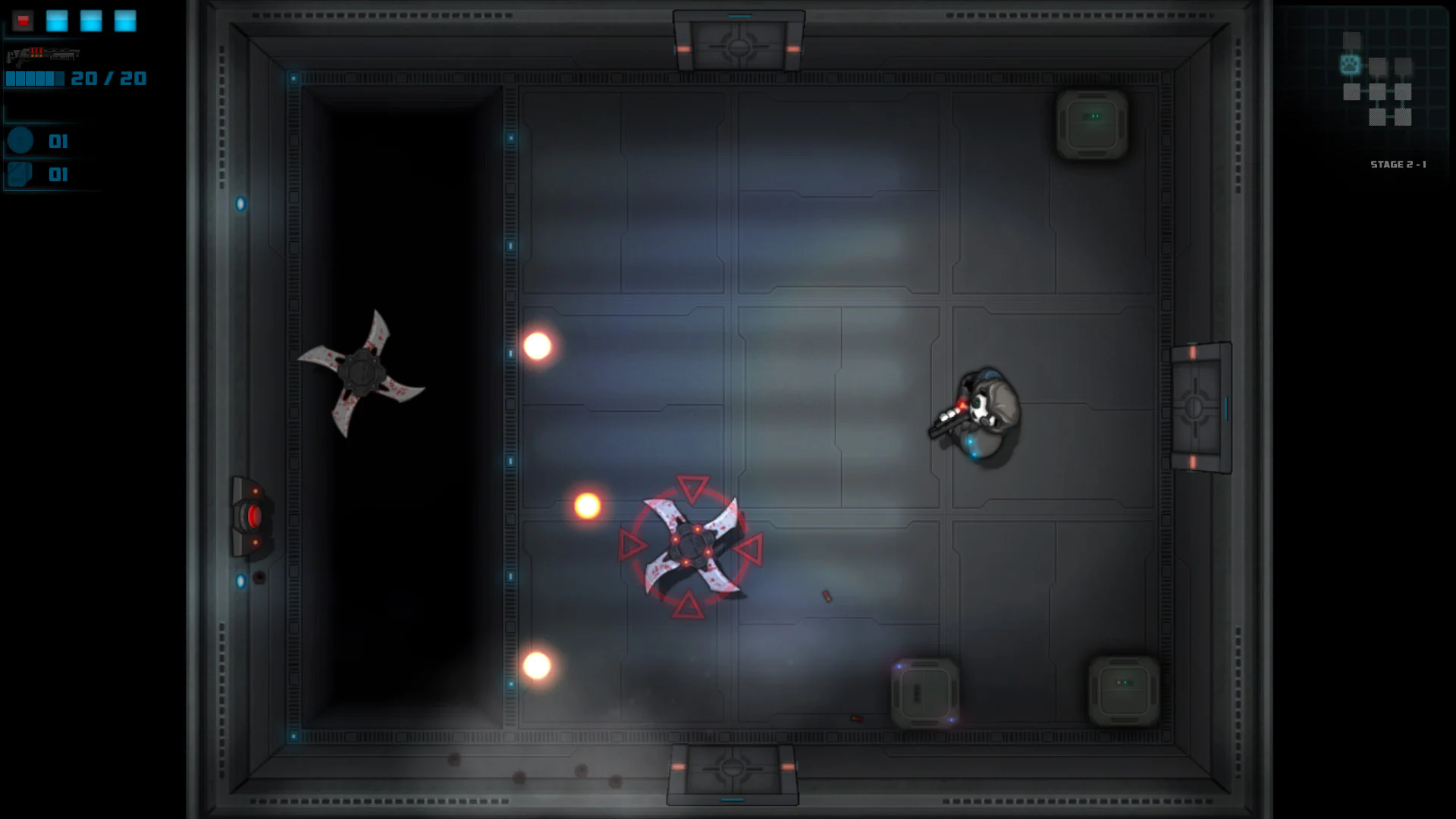Click the depleted red health square
This screenshot has width=1456, height=819.
pyautogui.click(x=23, y=20)
